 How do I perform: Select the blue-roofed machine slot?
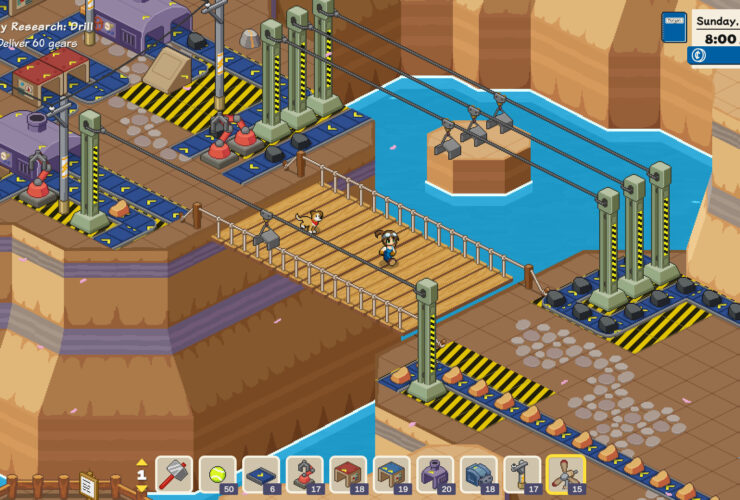tap(392, 473)
